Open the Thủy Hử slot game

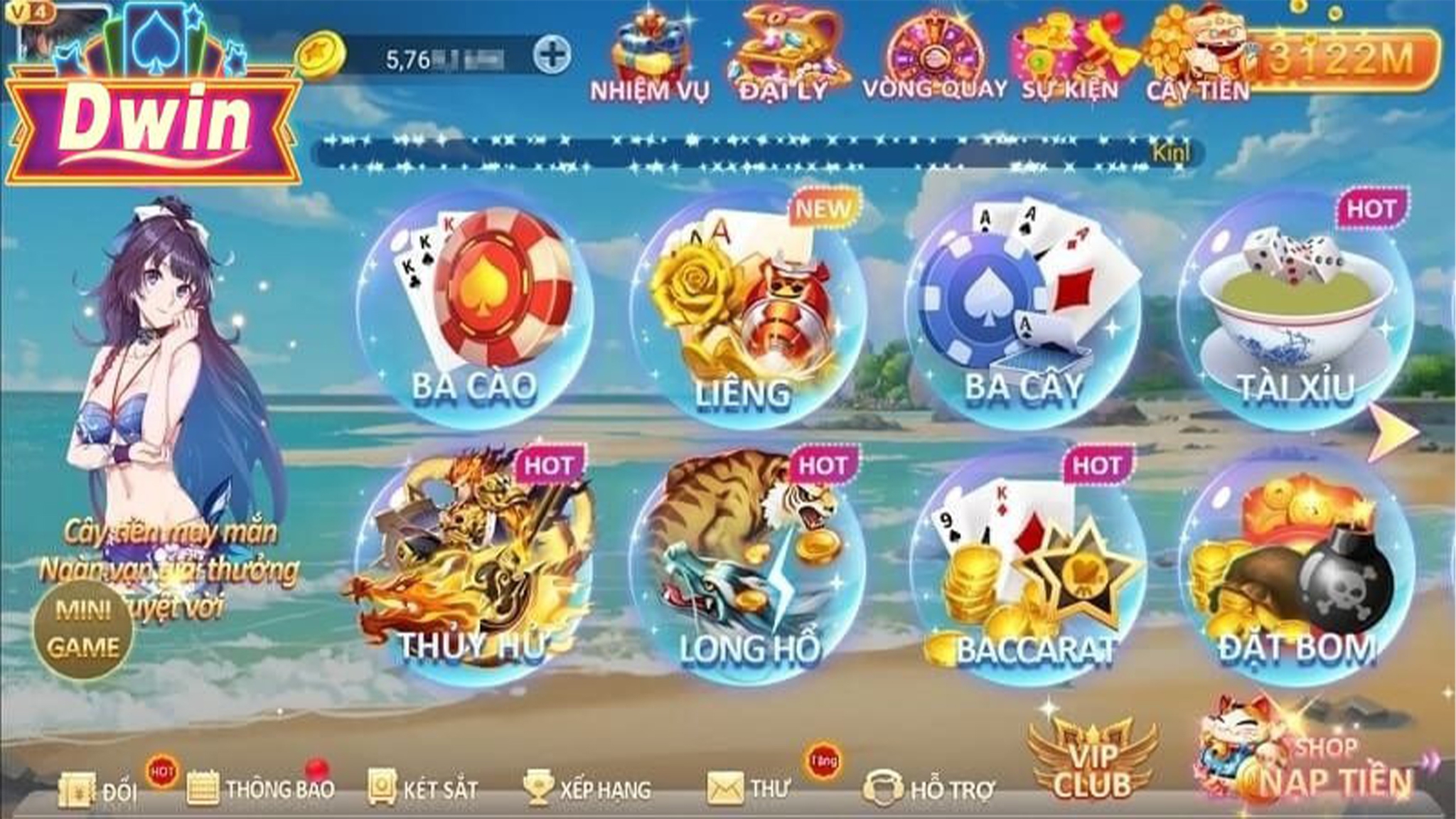(473, 569)
